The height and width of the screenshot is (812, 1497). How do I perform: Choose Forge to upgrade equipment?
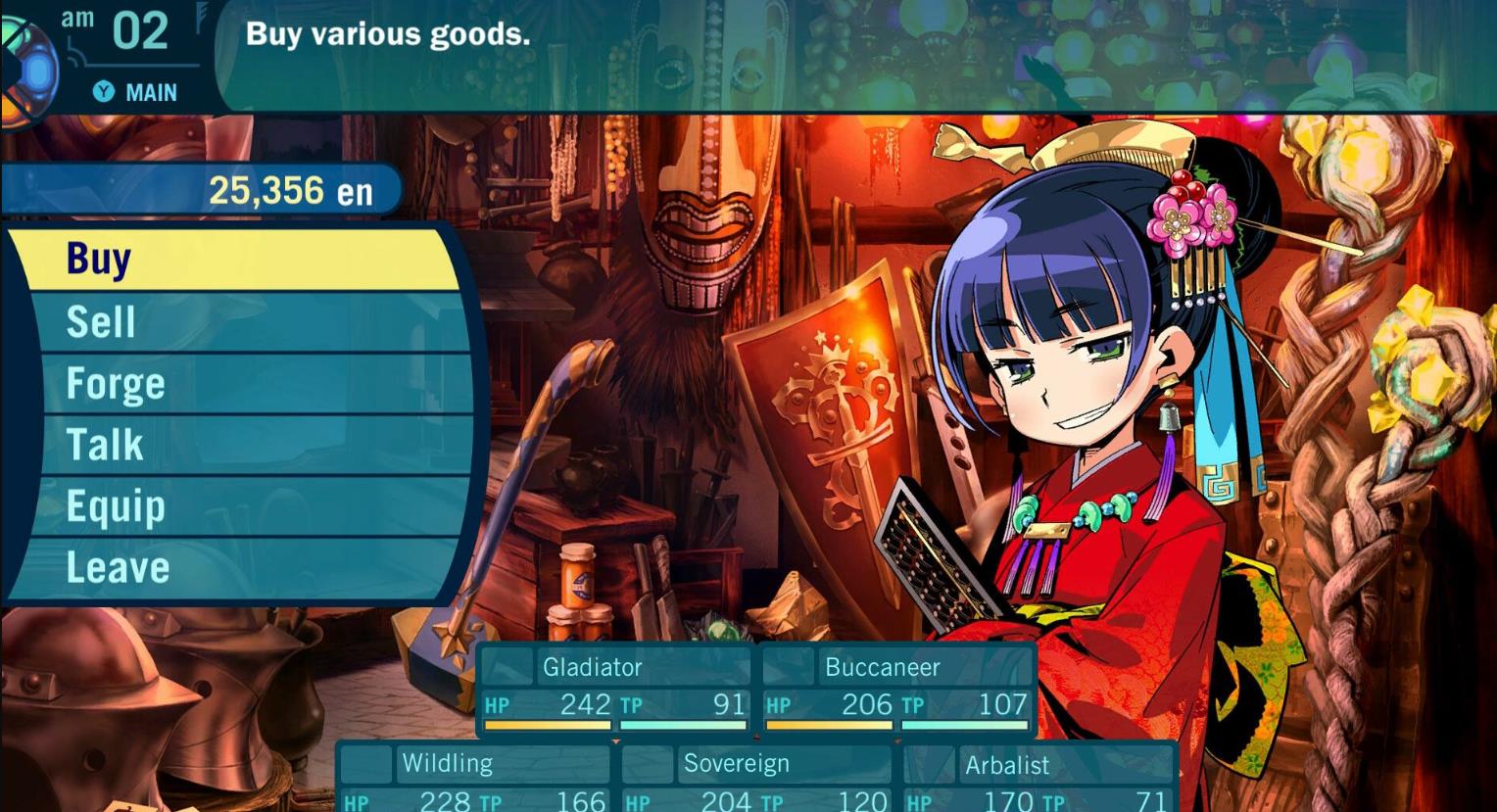(x=113, y=383)
